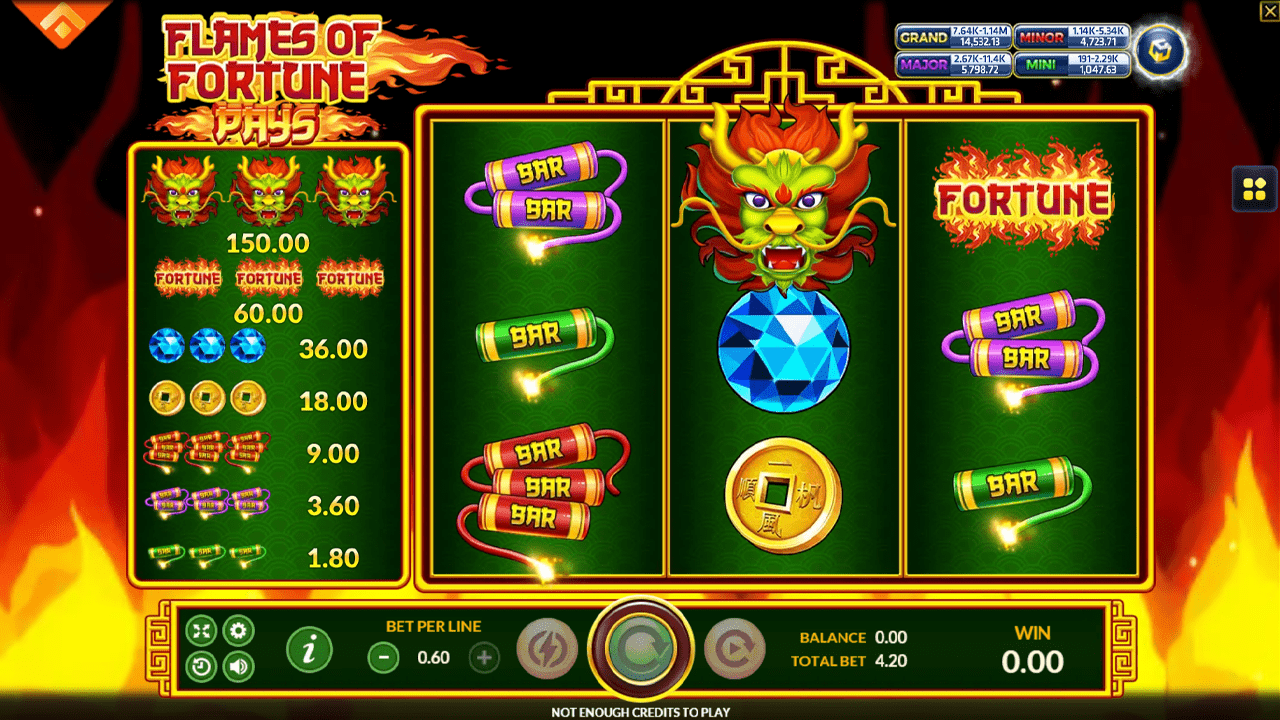Toggle the sound speaker icon
The image size is (1280, 720).
pyautogui.click(x=238, y=665)
